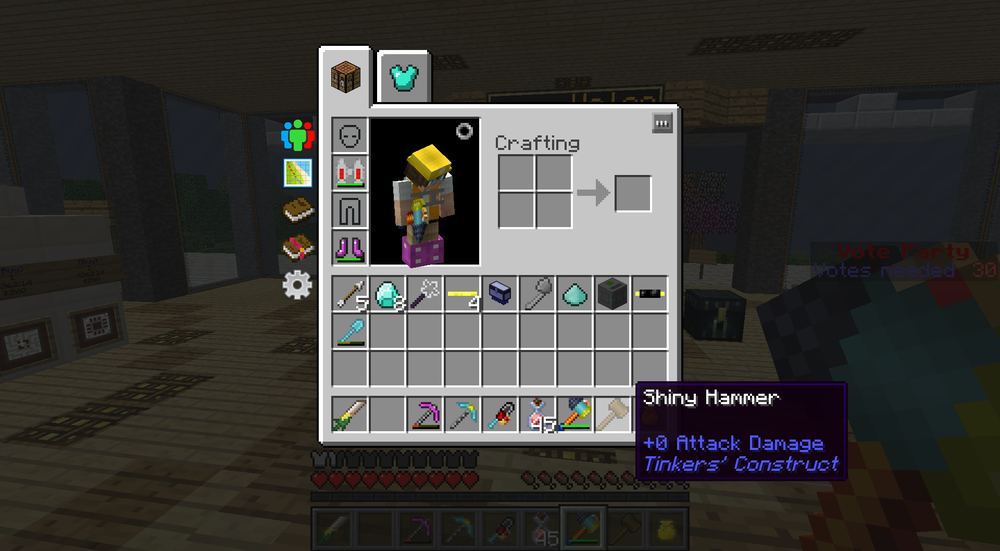Viewport: 1000px width, 551px height.
Task: Pick up the green-hilted sword in hotbar
Action: click(x=351, y=414)
